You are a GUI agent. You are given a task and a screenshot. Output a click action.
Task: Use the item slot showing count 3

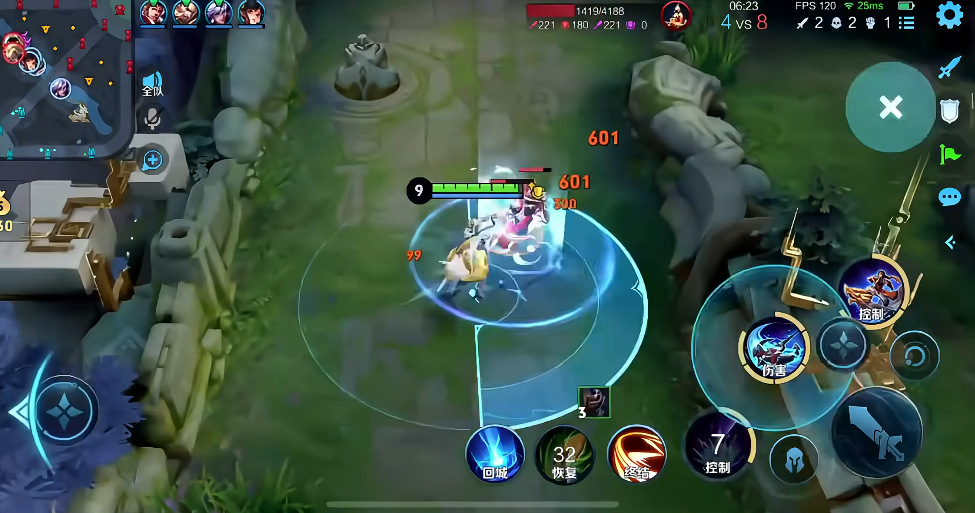click(594, 401)
